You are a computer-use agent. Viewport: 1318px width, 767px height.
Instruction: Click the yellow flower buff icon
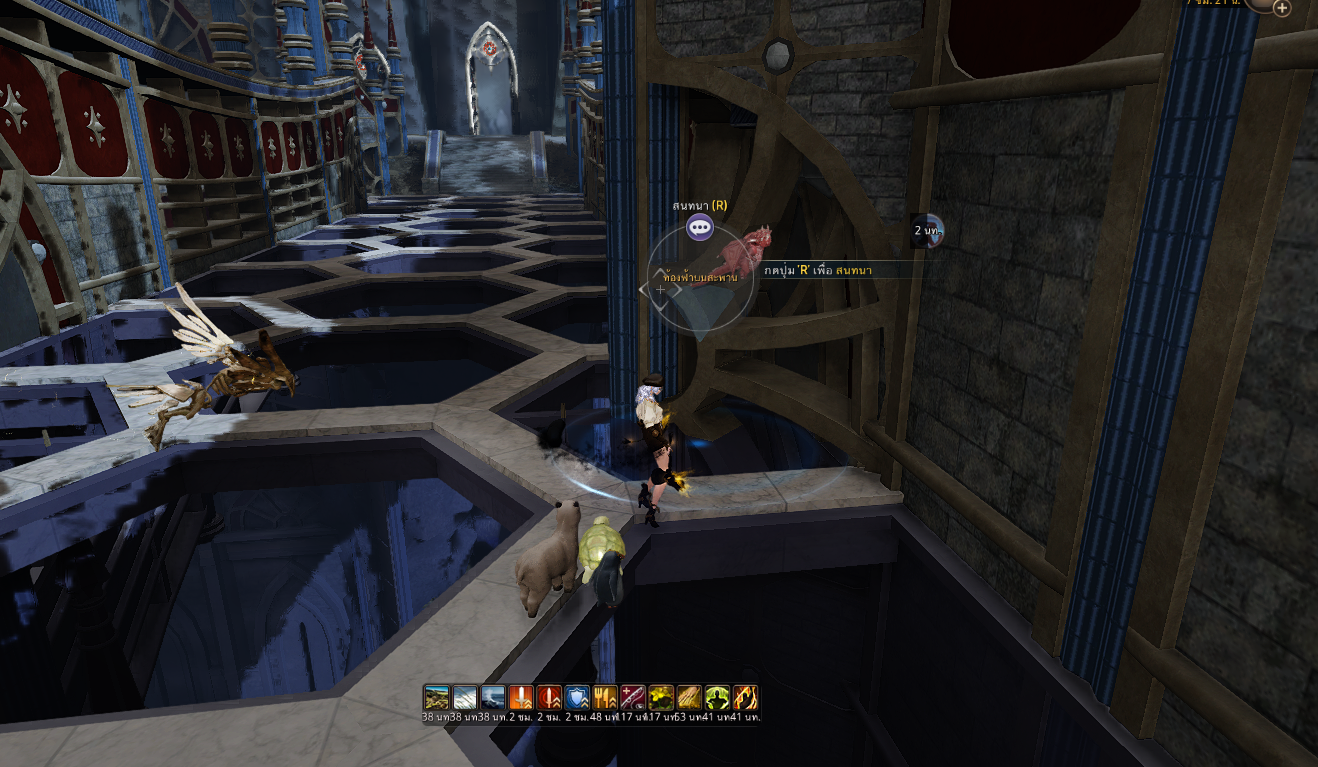point(661,697)
